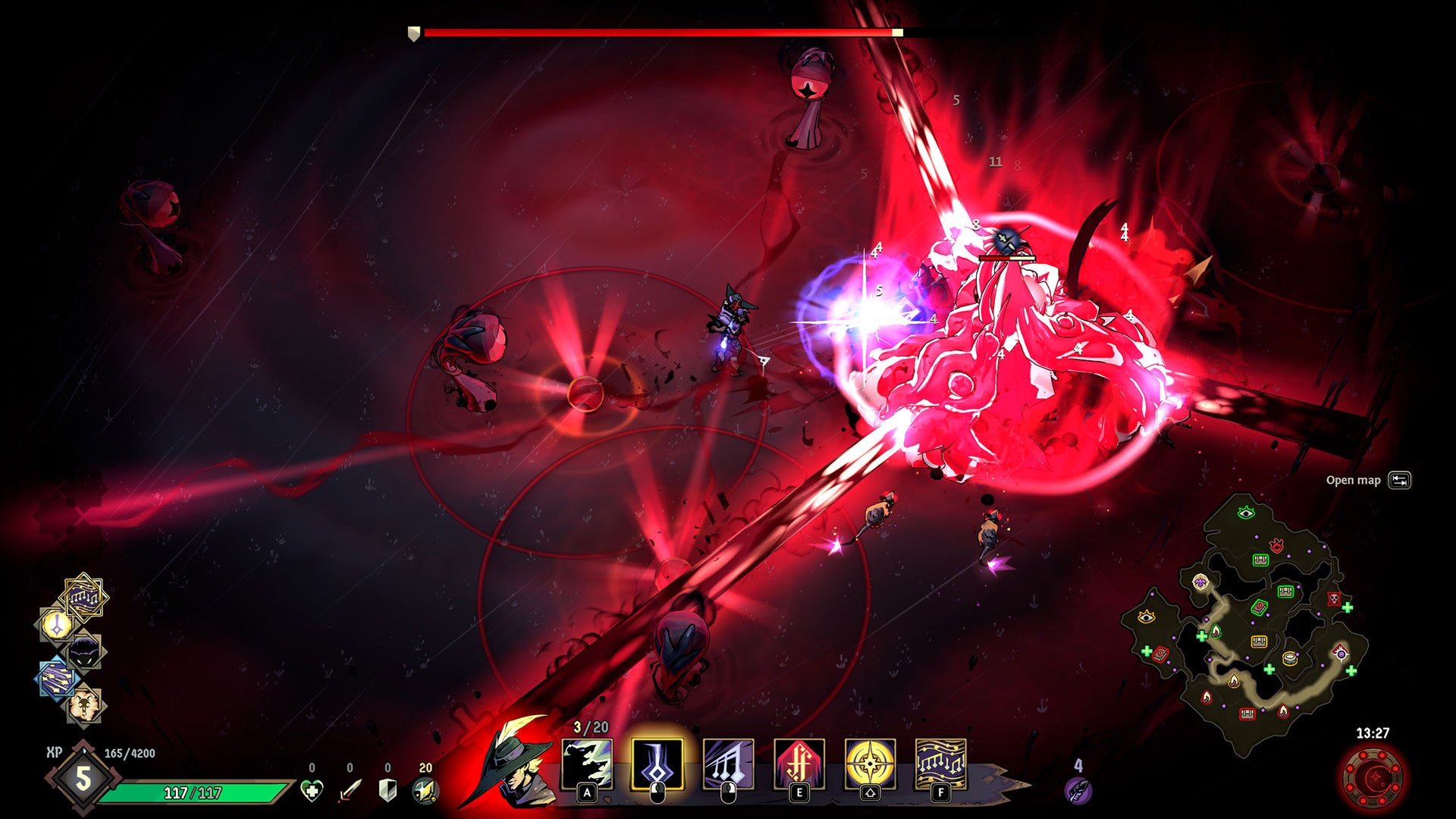Activate the golden compass star ability

pyautogui.click(x=870, y=764)
